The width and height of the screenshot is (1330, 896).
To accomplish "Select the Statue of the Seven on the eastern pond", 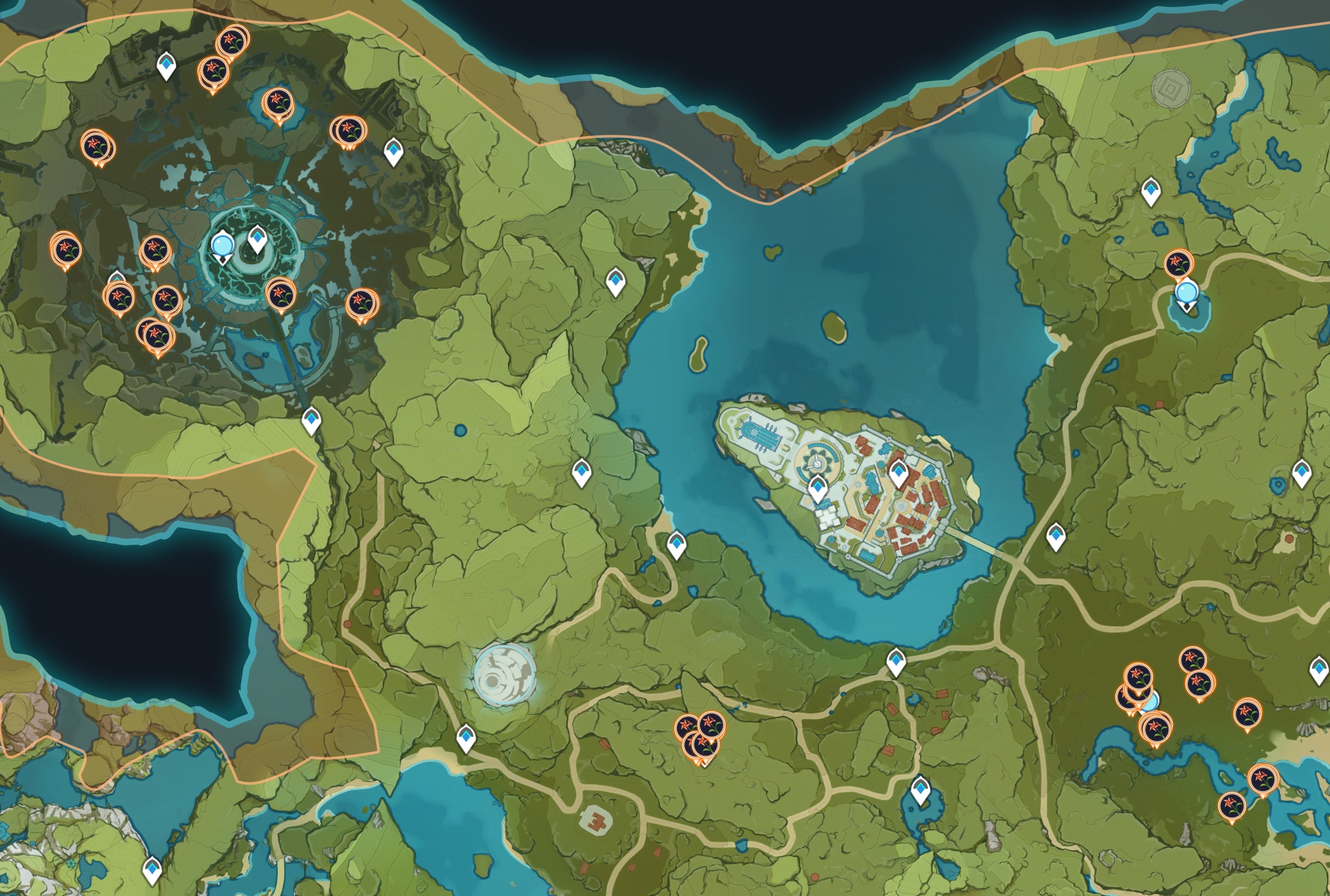I will coord(1186,294).
